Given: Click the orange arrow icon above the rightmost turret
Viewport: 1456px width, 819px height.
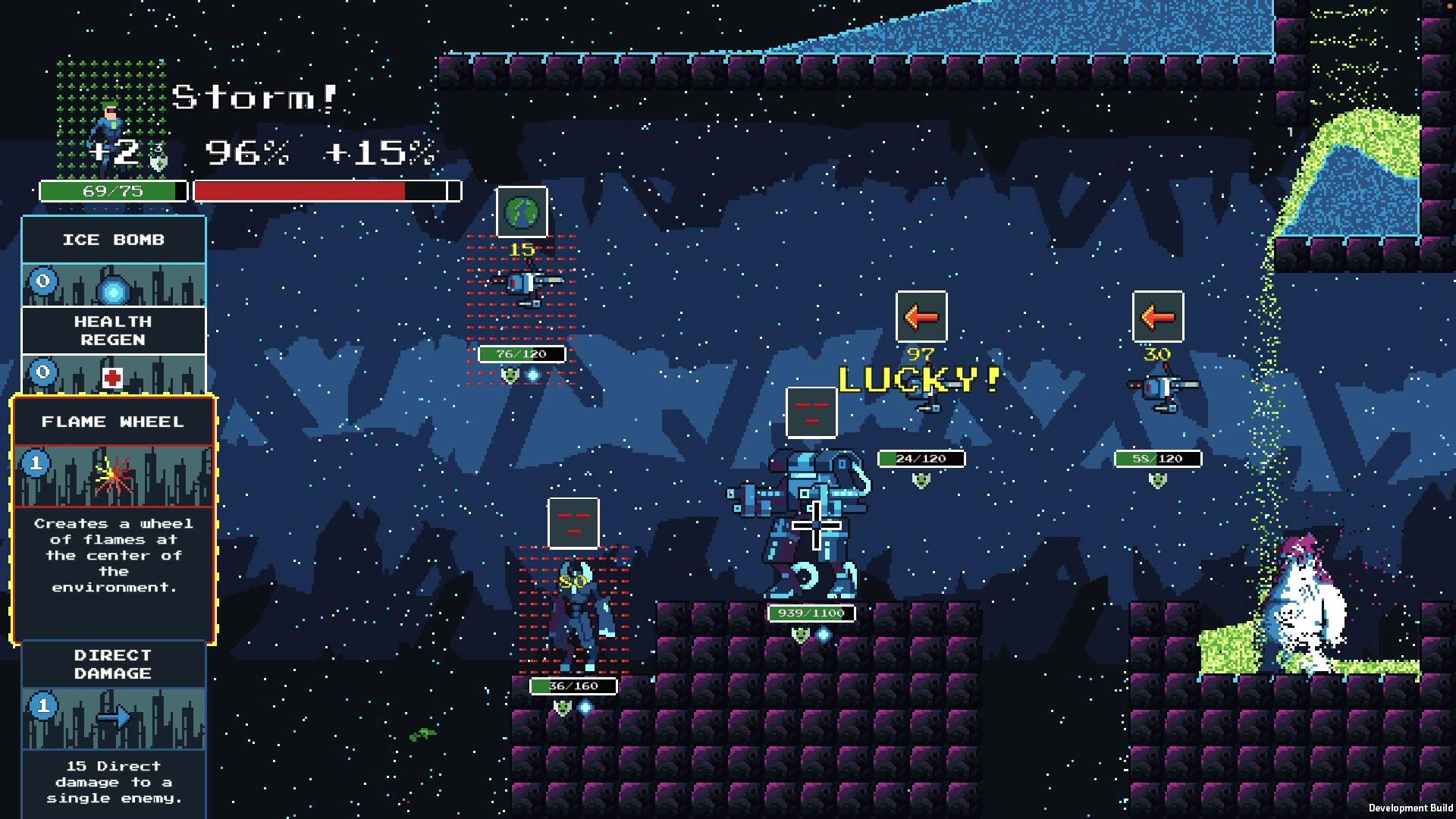Looking at the screenshot, I should coord(1159,318).
